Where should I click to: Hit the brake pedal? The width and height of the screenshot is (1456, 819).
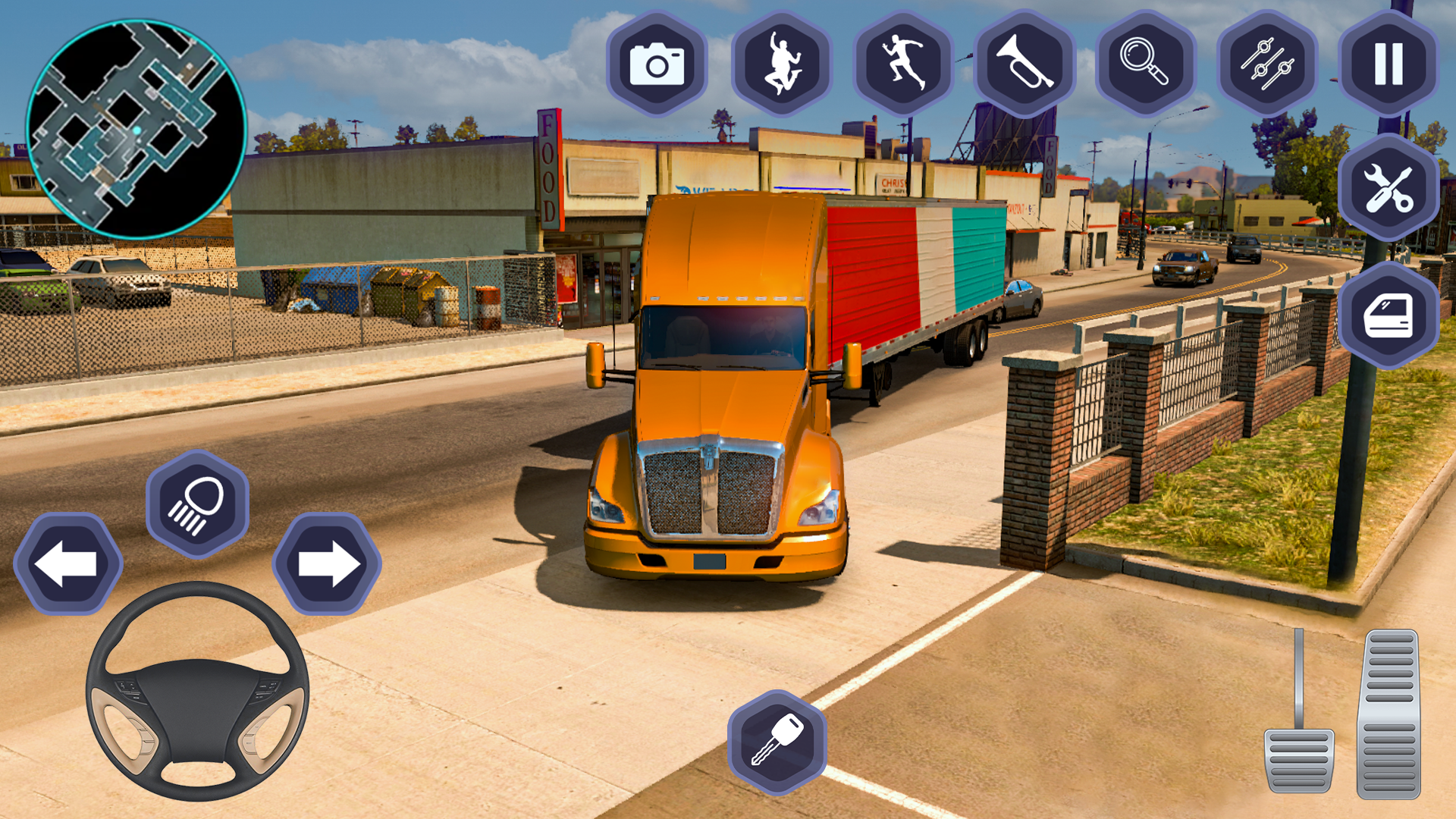1299,758
